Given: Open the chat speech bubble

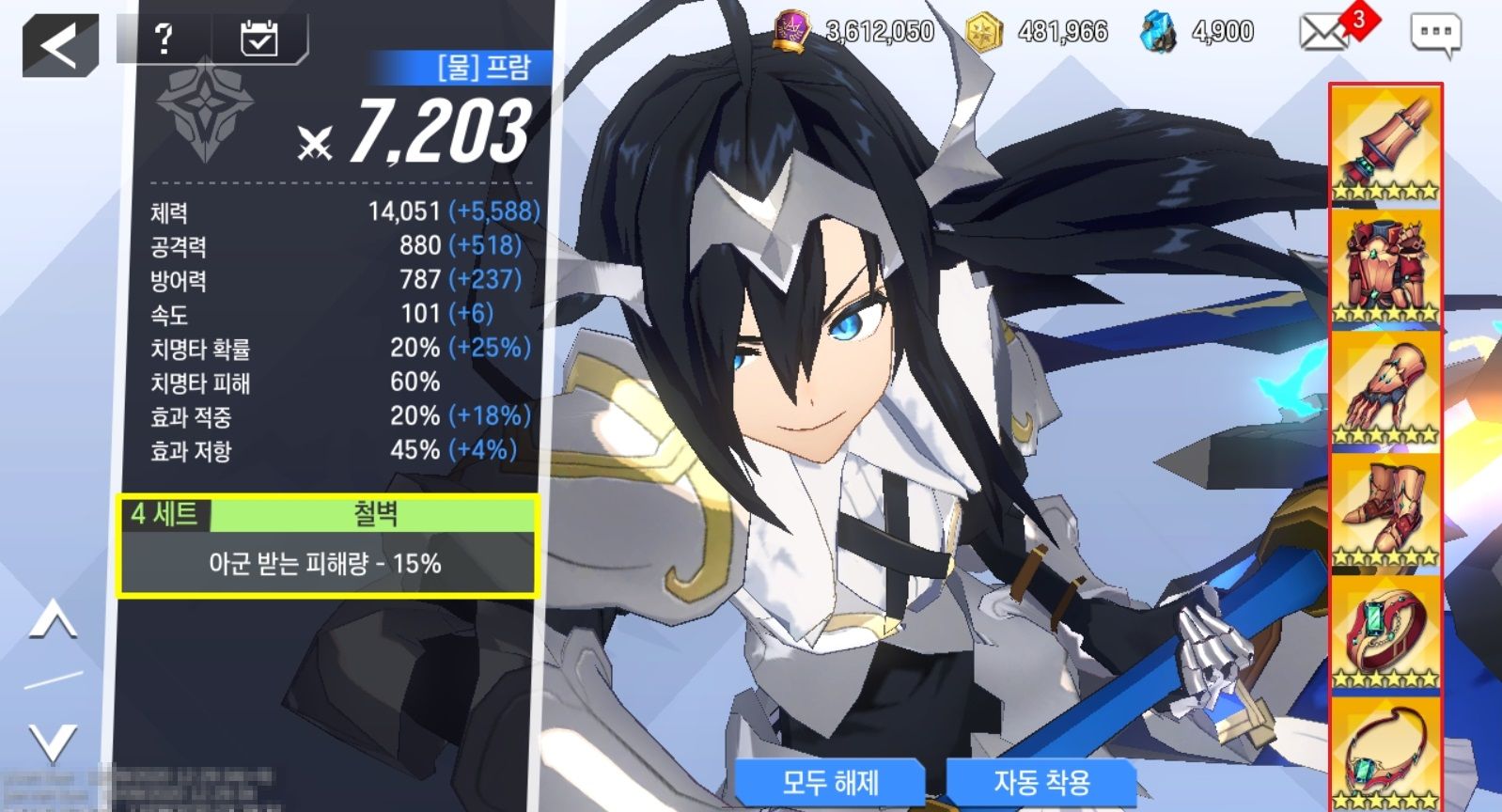Looking at the screenshot, I should point(1435,34).
